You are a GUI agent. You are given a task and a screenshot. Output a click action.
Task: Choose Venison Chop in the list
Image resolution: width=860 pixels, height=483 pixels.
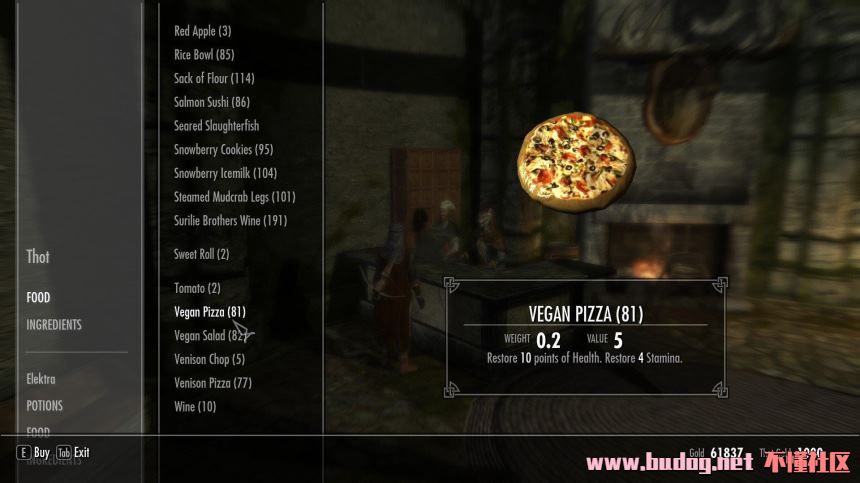(209, 360)
